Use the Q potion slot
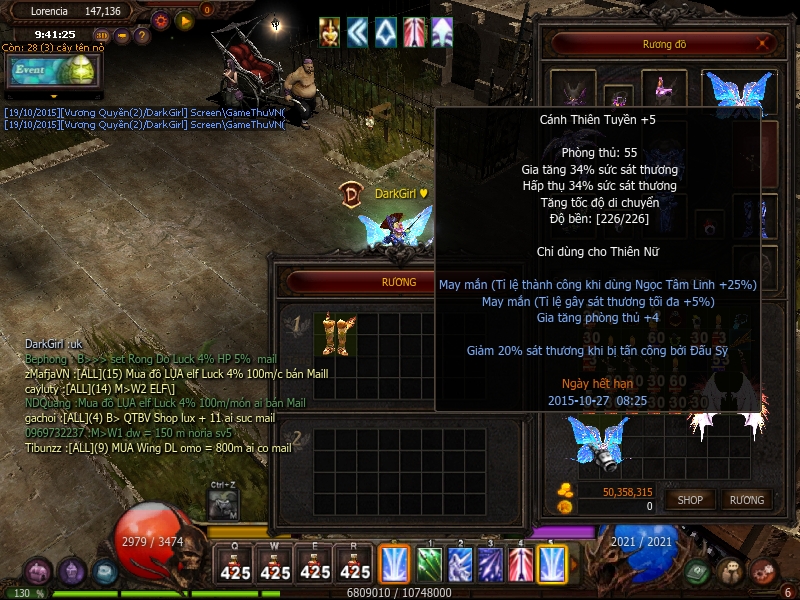 [235, 566]
